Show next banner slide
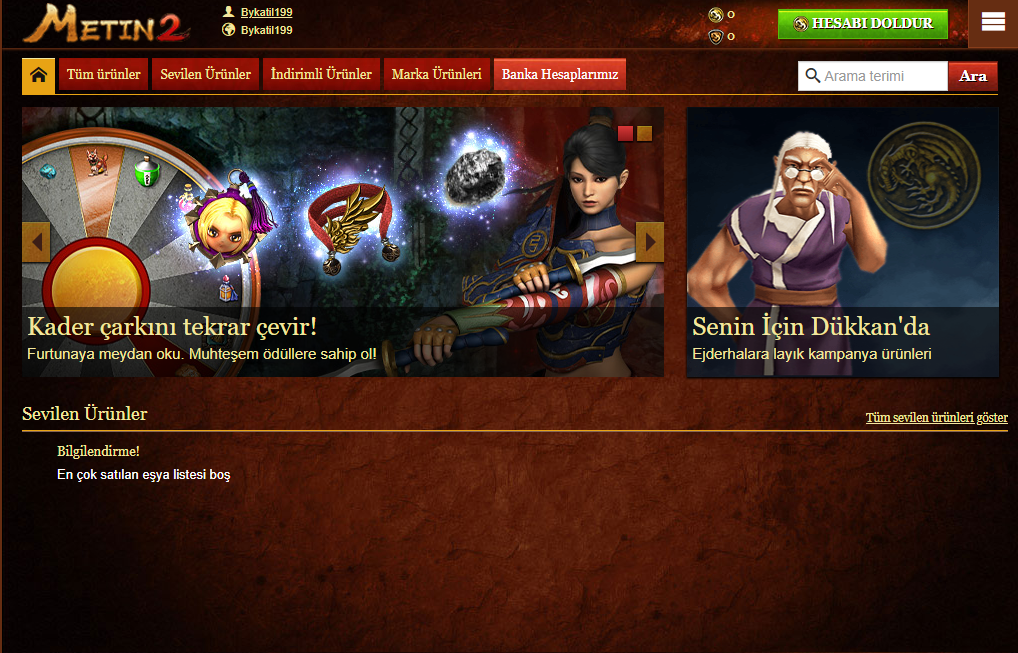This screenshot has height=653, width=1018. point(650,242)
